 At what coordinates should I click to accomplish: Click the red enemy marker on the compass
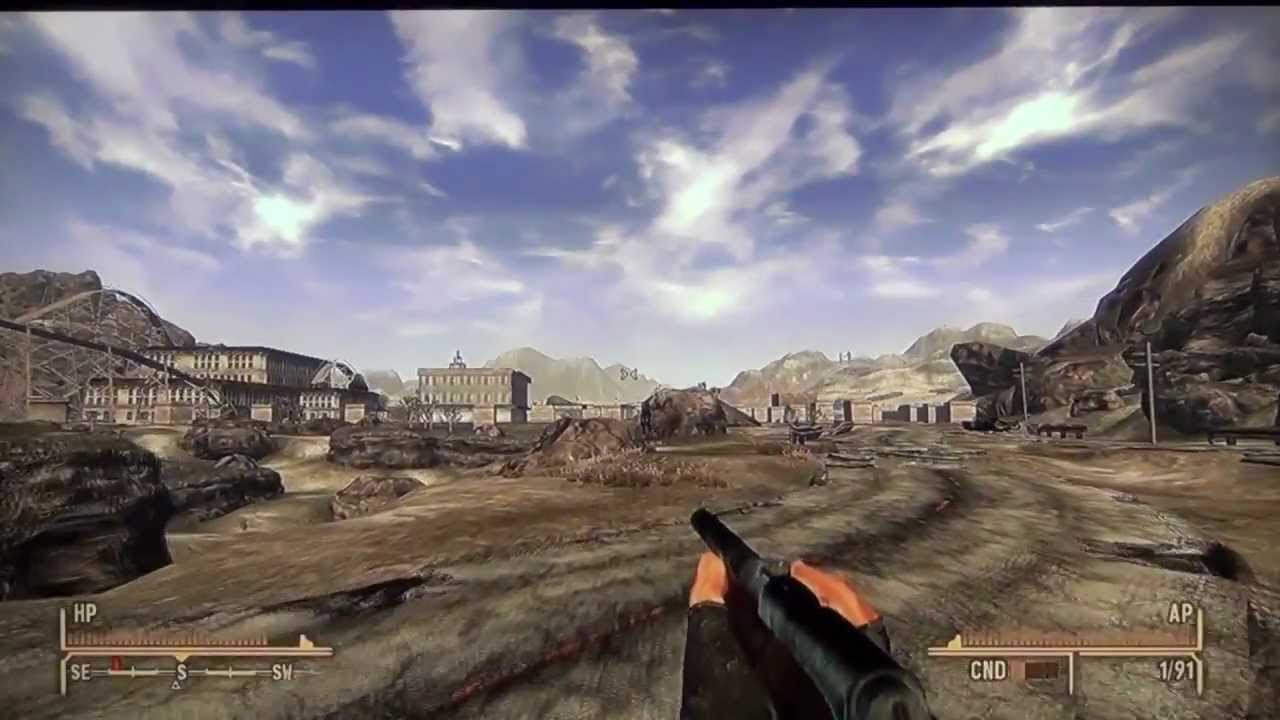click(x=116, y=663)
